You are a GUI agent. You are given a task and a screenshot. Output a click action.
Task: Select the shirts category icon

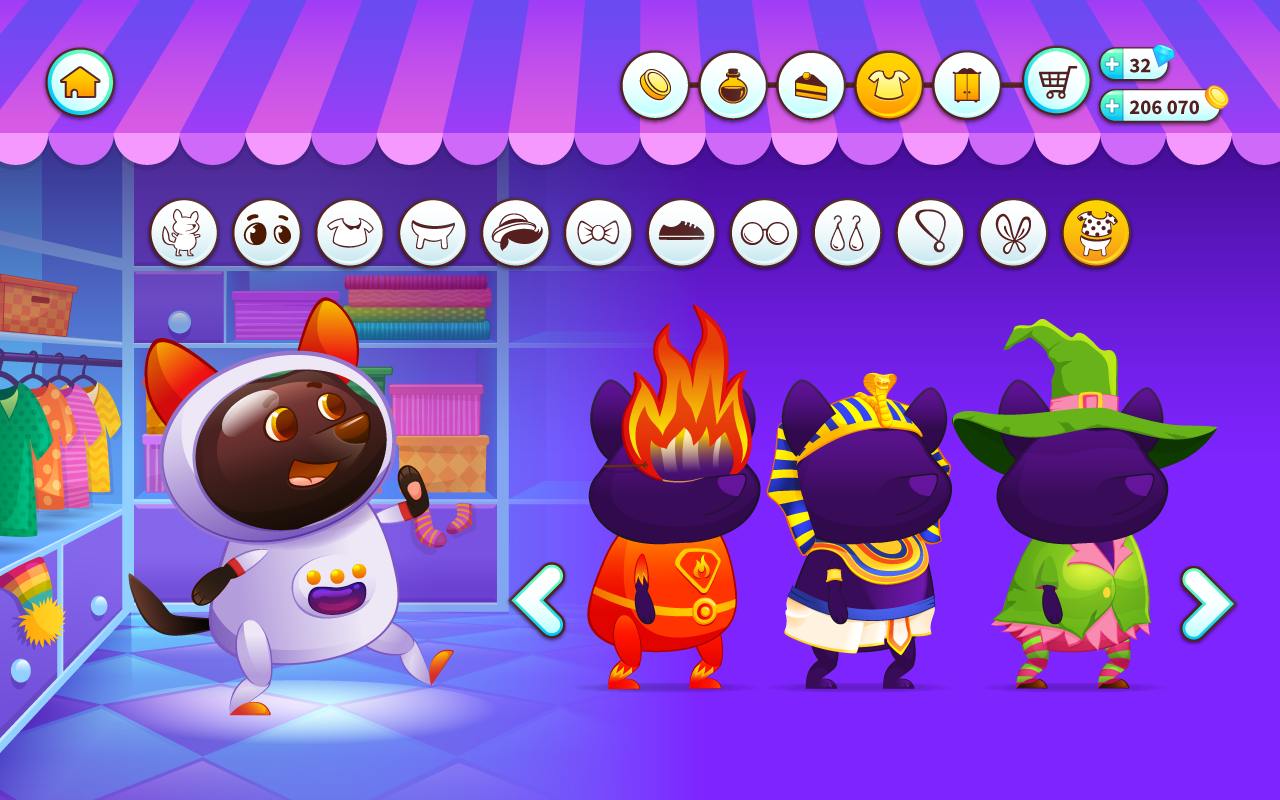[x=350, y=232]
